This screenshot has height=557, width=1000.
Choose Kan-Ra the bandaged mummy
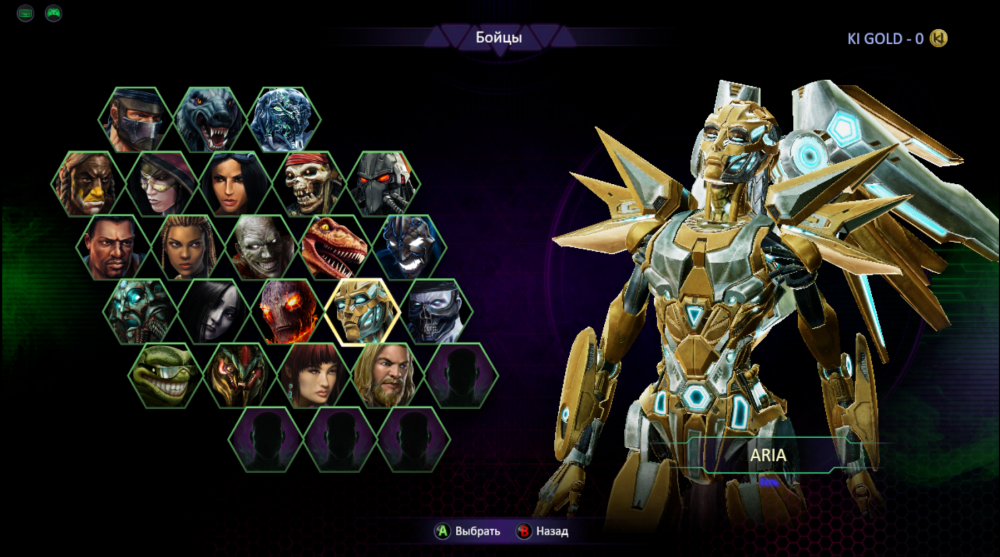262,247
